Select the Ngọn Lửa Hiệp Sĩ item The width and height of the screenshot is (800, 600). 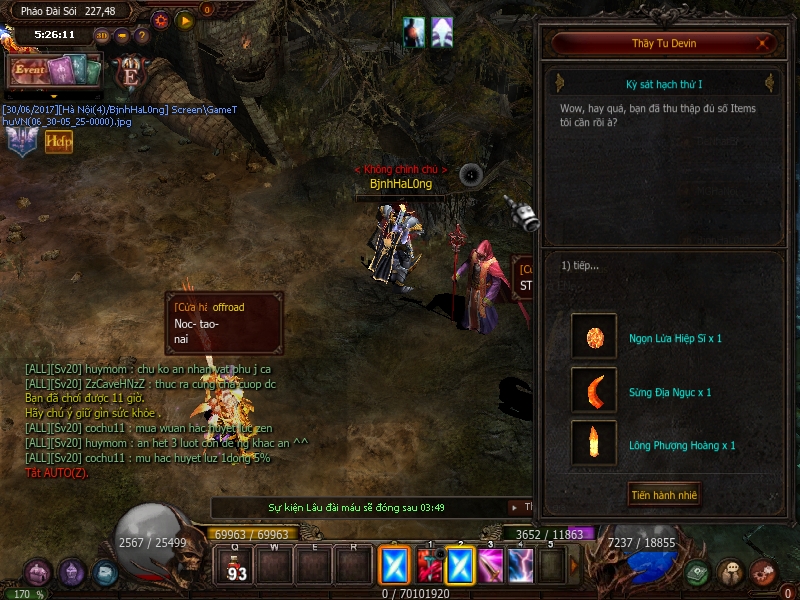point(594,338)
